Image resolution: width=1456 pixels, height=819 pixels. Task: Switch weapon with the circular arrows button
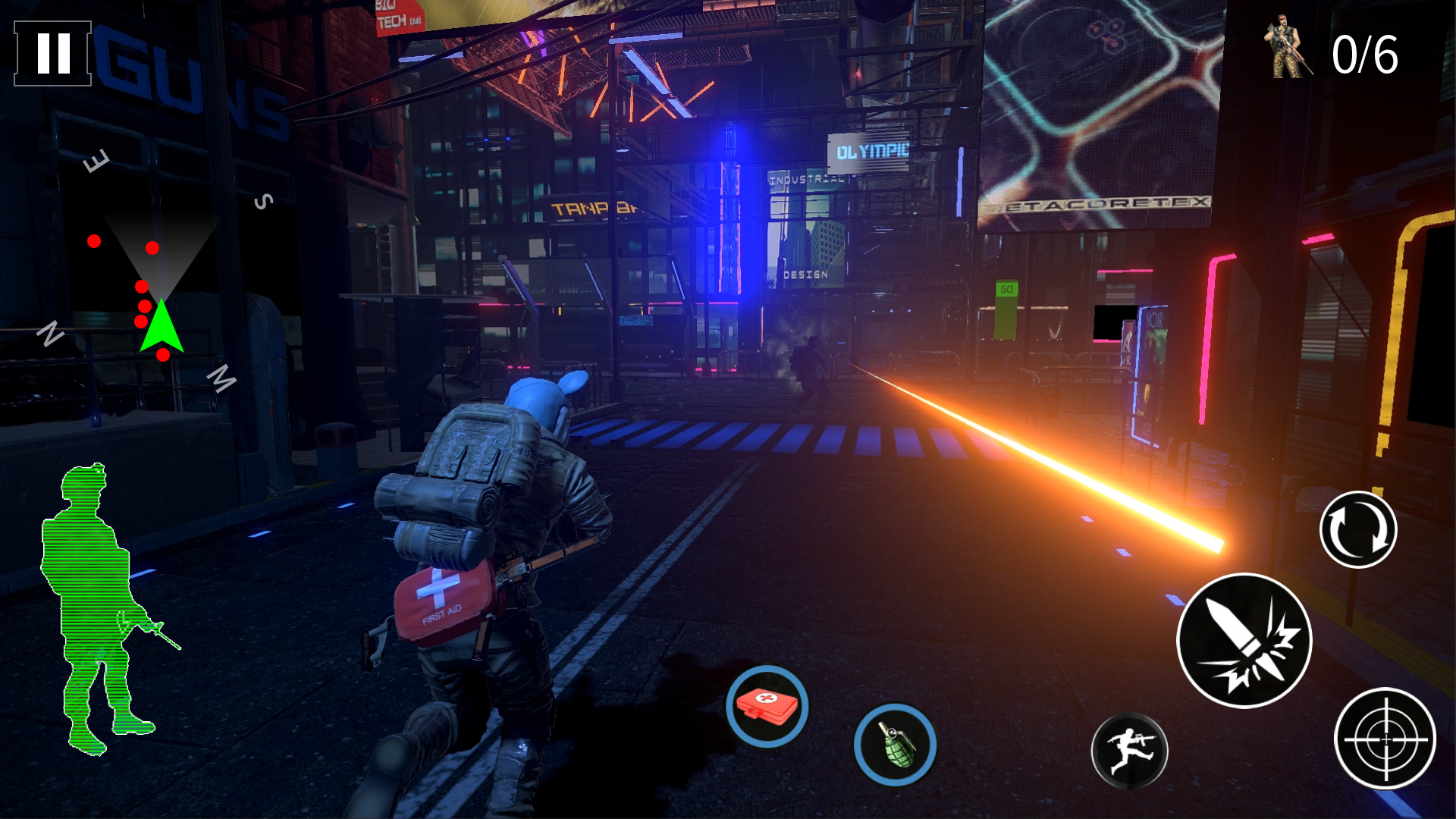1358,529
